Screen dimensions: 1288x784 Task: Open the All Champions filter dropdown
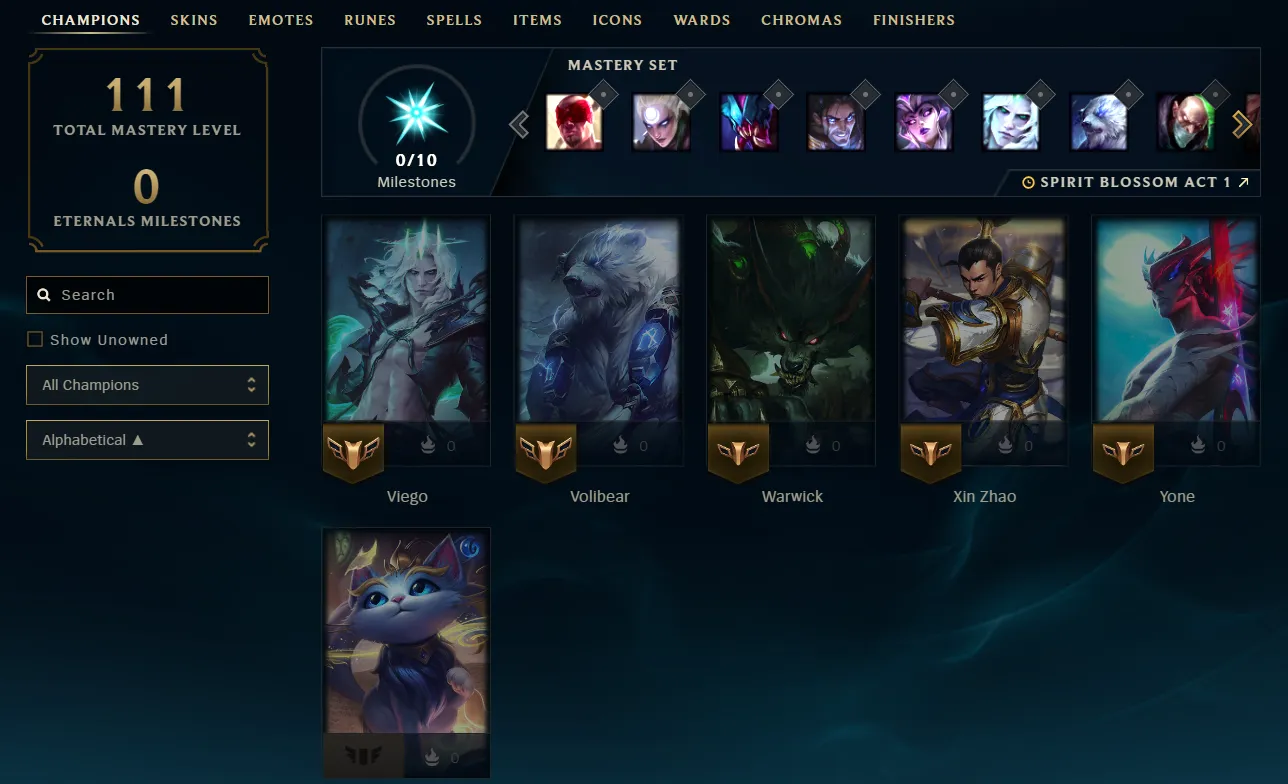coord(147,385)
